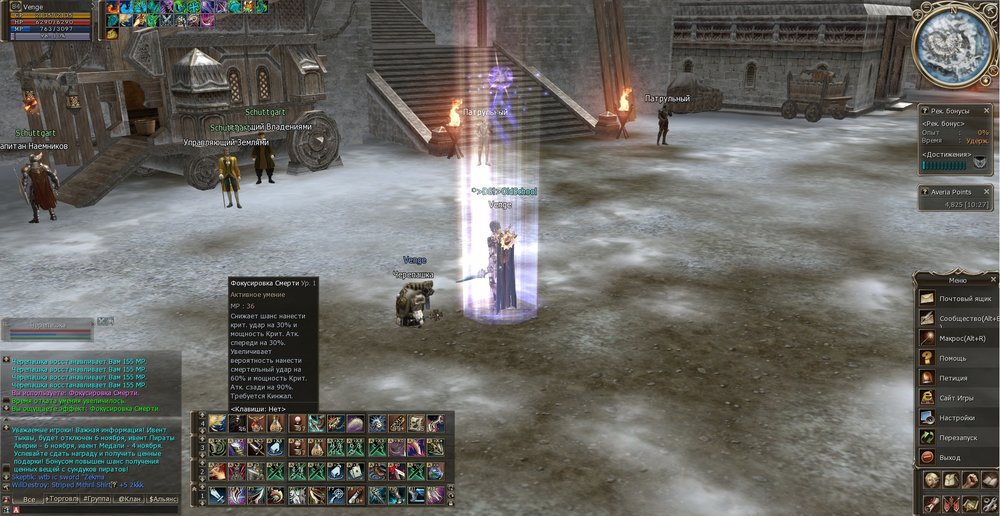This screenshot has height=516, width=1000.
Task: Switch to the +Торговля trade chat tab
Action: click(65, 498)
